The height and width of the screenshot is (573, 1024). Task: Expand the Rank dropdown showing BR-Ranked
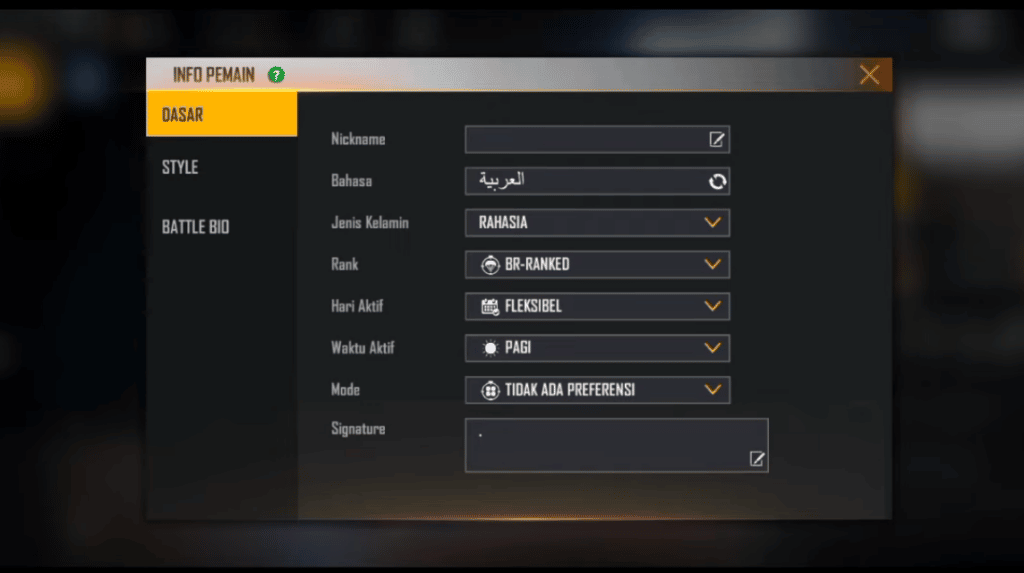[x=597, y=265]
